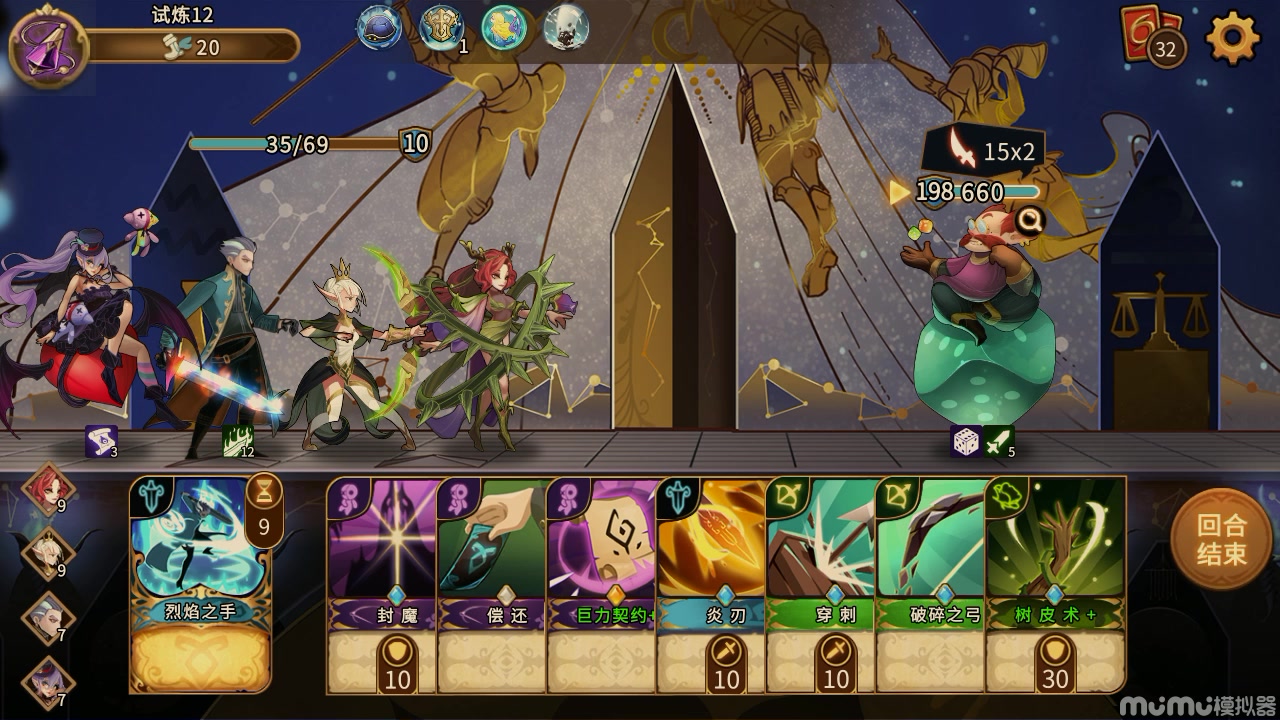This screenshot has width=1280, height=720.
Task: Inspect the white skull relic icon
Action: pos(566,28)
